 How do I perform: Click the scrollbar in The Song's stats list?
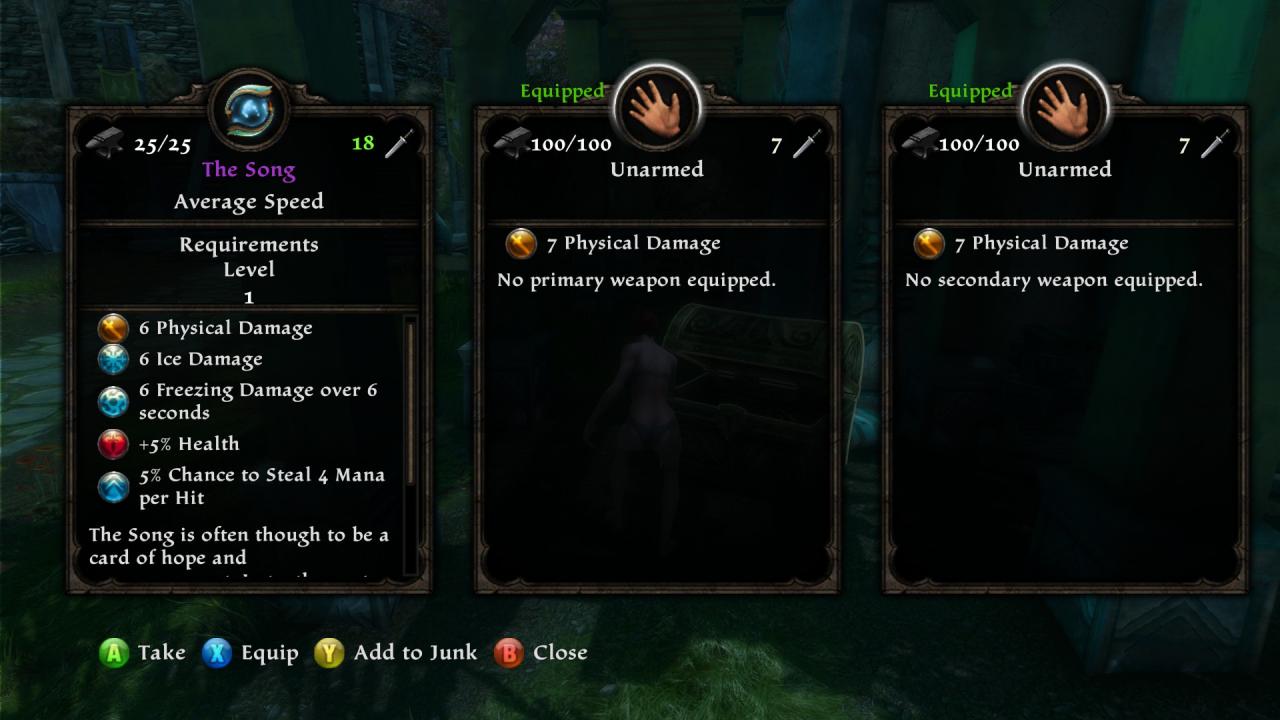click(409, 400)
